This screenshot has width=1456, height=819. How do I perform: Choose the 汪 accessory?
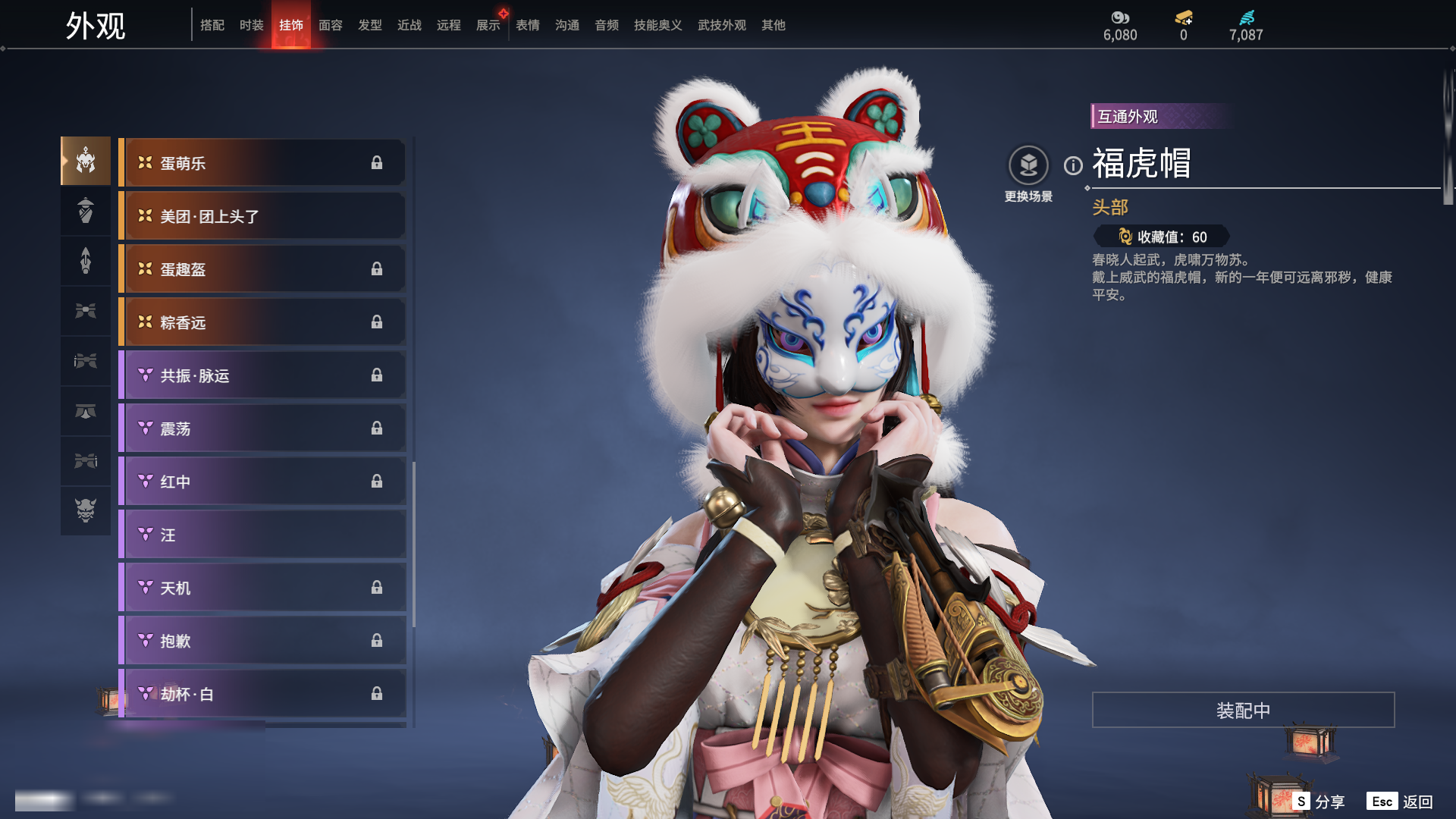tap(262, 535)
